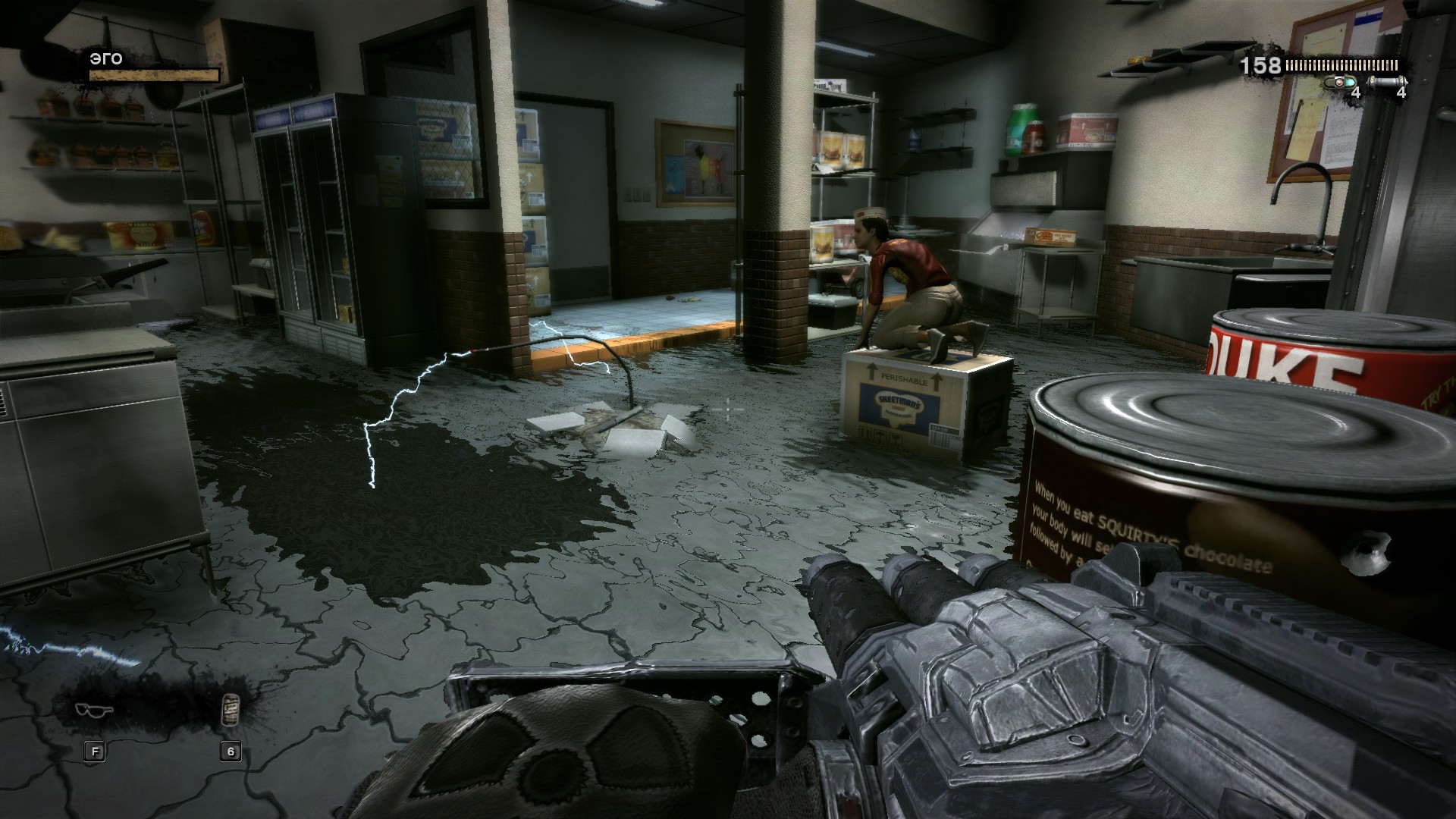
Task: Select the pipe bomb icon
Action: [1389, 81]
